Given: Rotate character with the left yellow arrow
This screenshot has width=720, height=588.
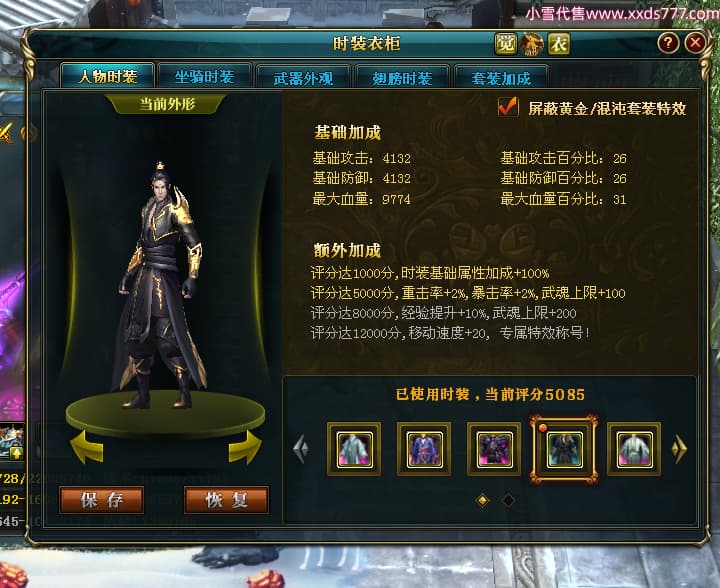Looking at the screenshot, I should pyautogui.click(x=84, y=447).
